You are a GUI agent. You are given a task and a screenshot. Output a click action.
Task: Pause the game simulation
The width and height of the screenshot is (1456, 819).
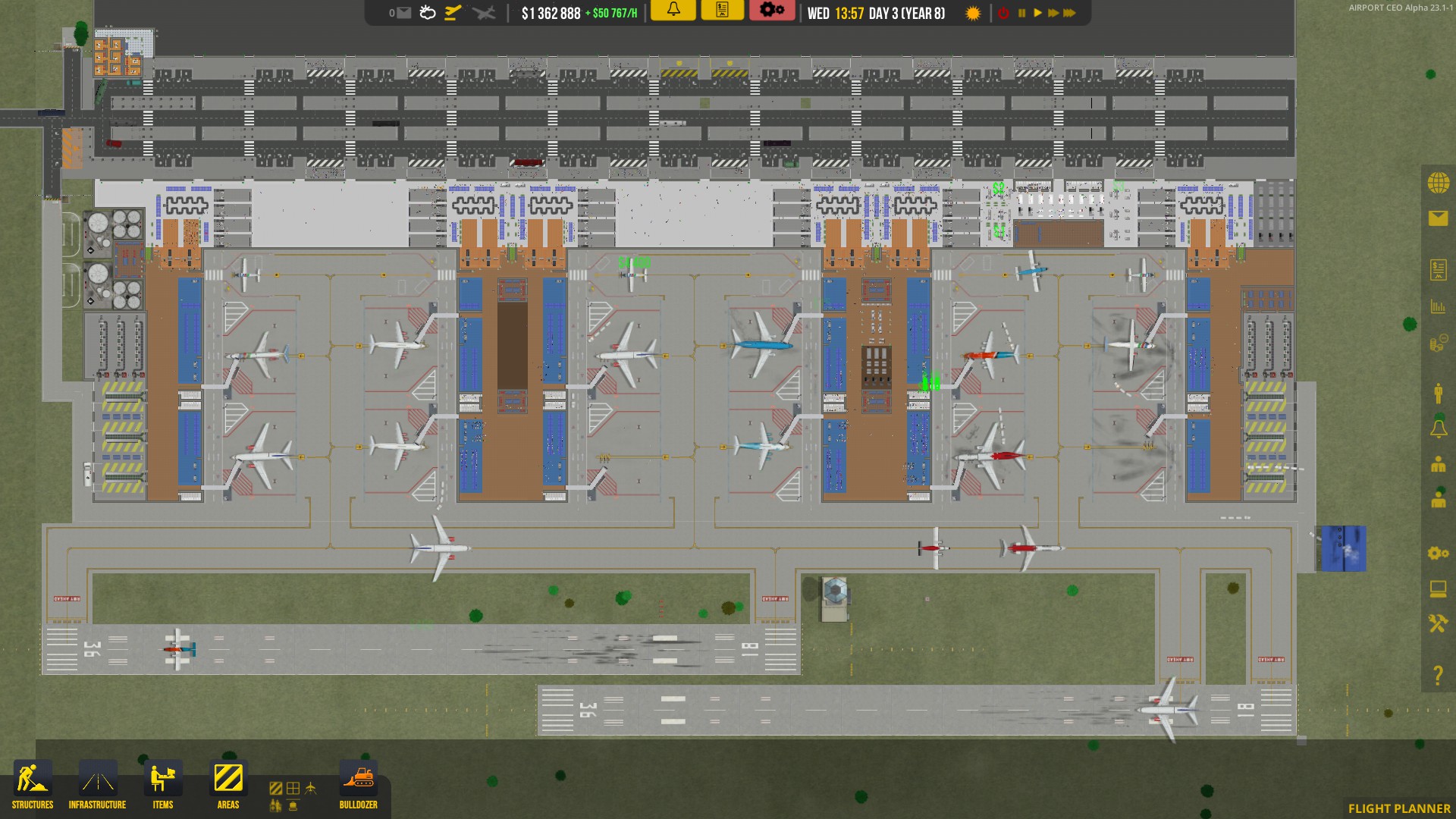click(x=1021, y=13)
